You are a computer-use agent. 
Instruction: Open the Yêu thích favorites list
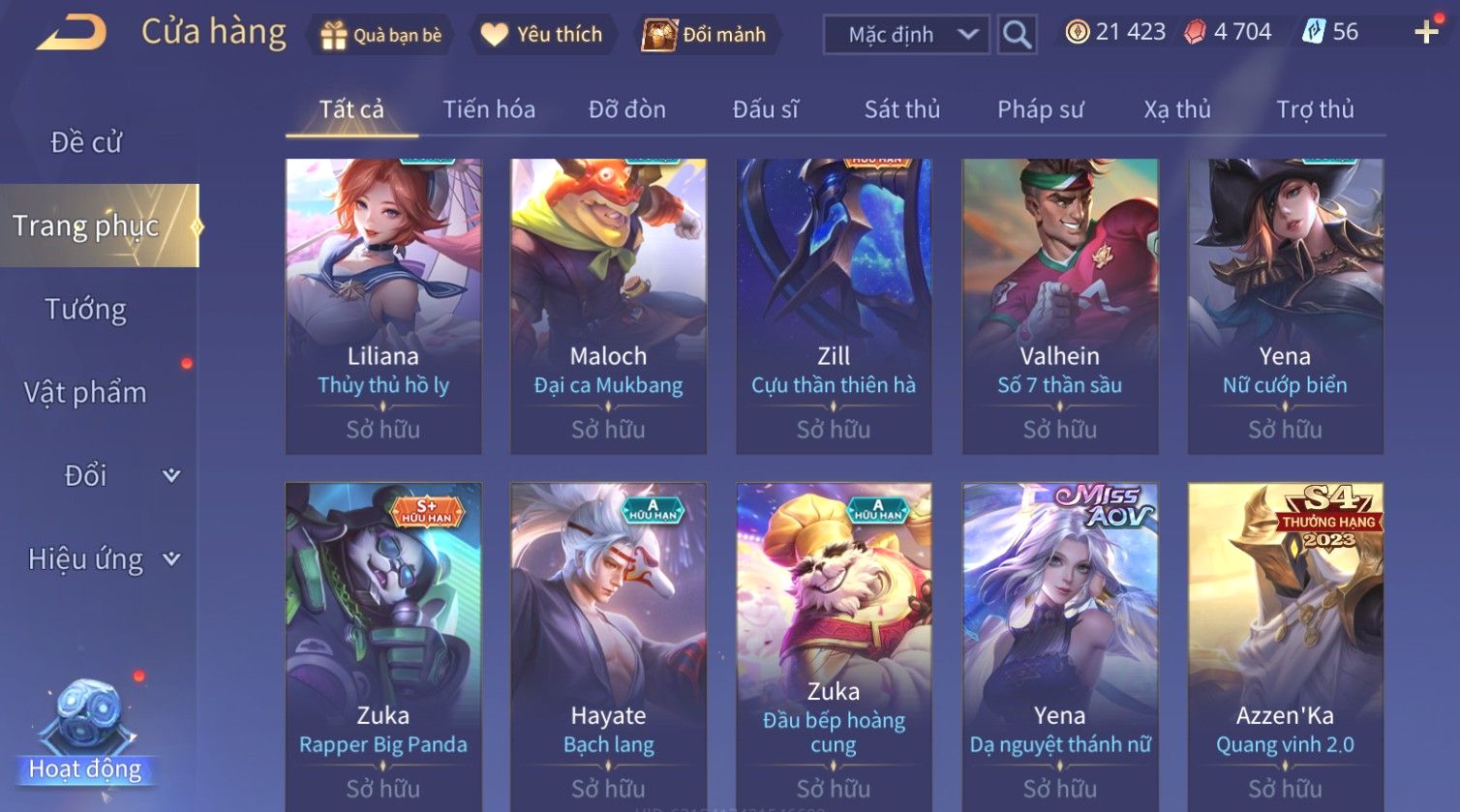542,35
